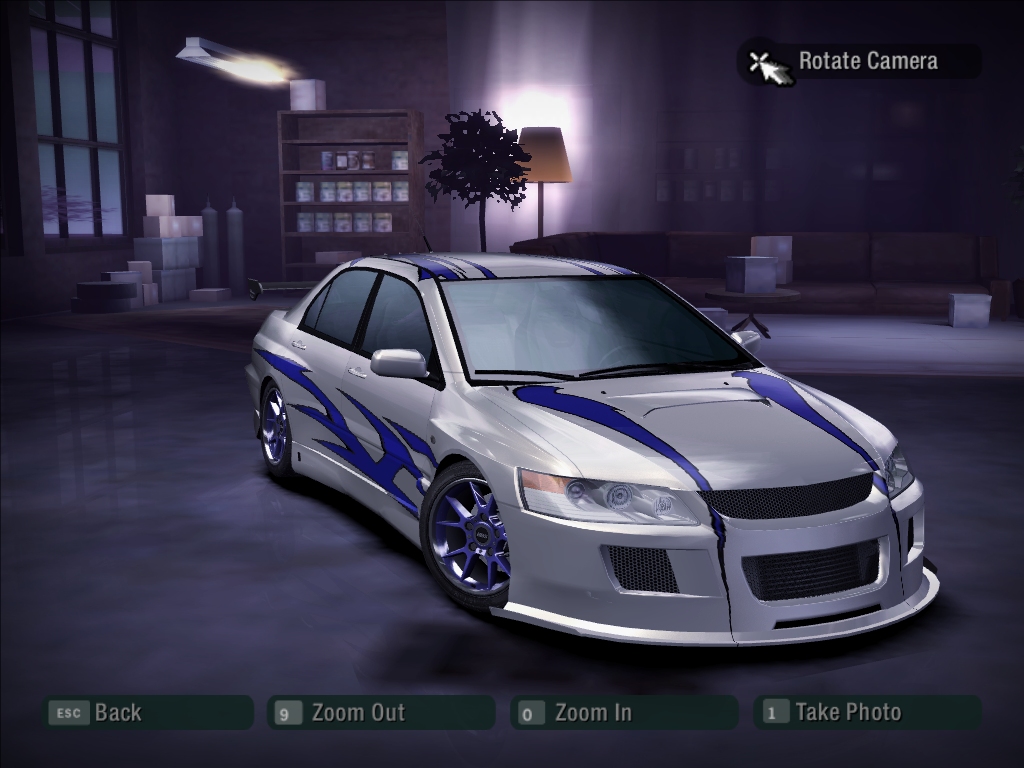
Task: Click the Back button
Action: (147, 713)
